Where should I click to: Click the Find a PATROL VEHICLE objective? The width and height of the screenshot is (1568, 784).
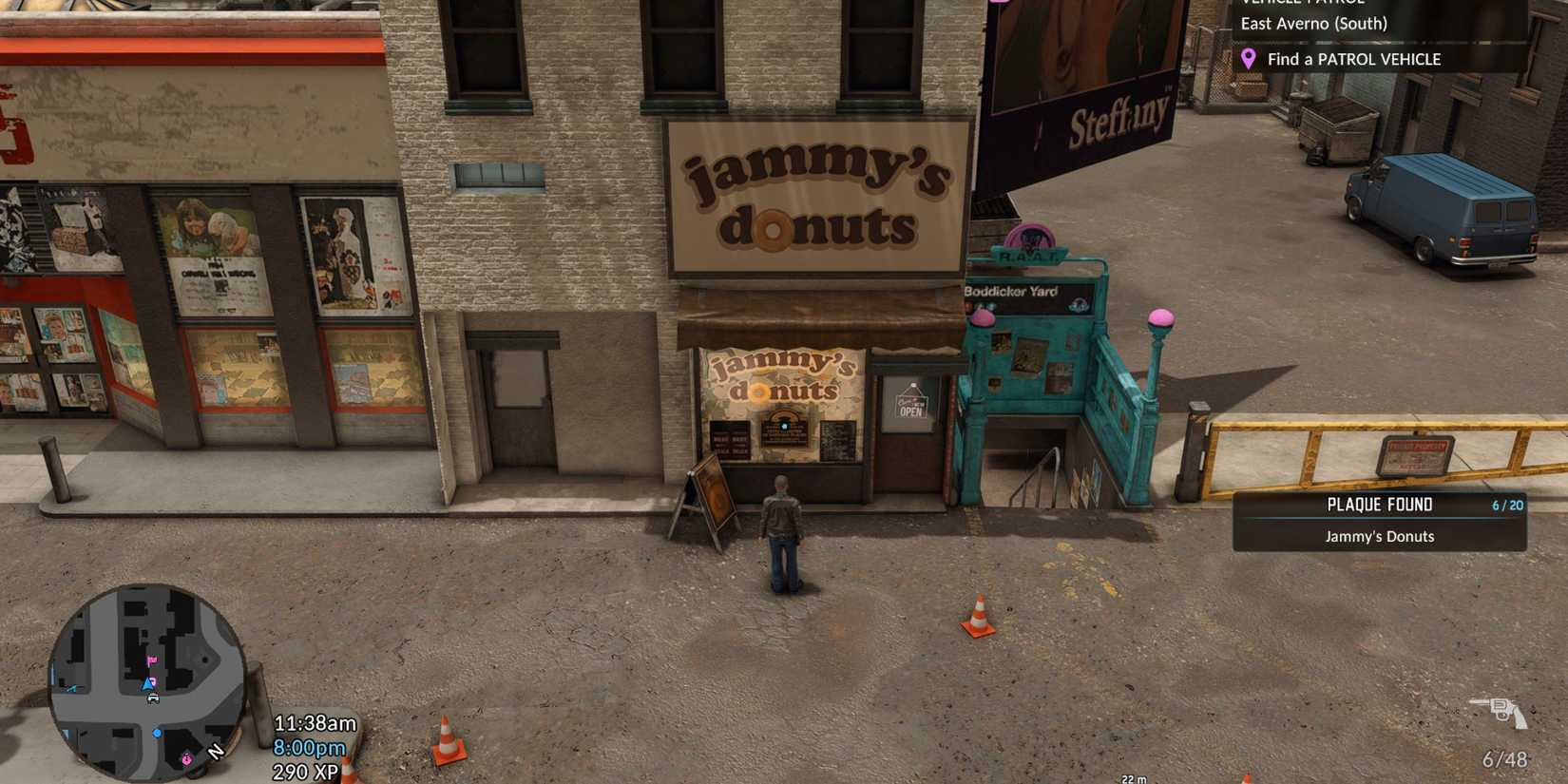pyautogui.click(x=1353, y=59)
